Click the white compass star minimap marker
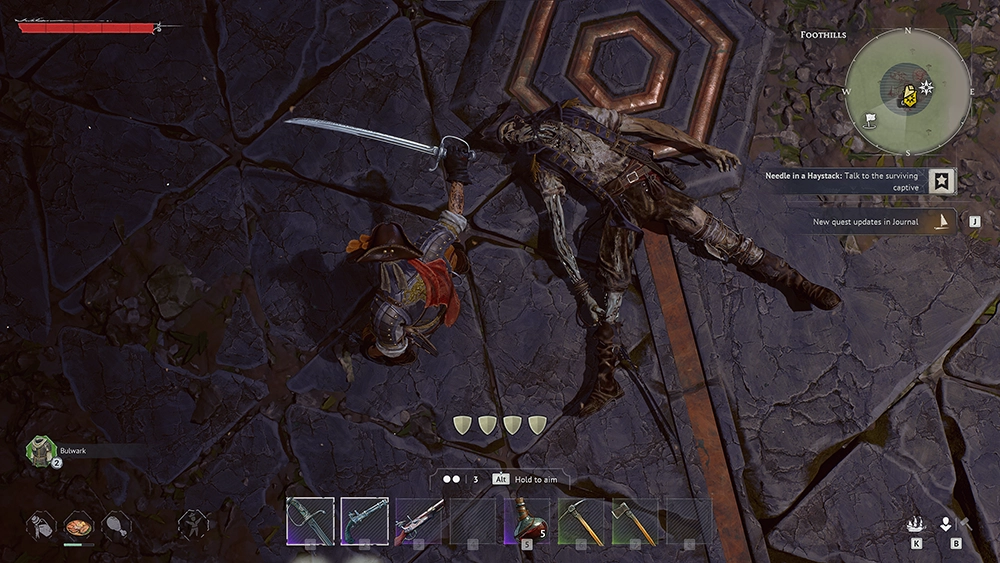 tap(927, 88)
